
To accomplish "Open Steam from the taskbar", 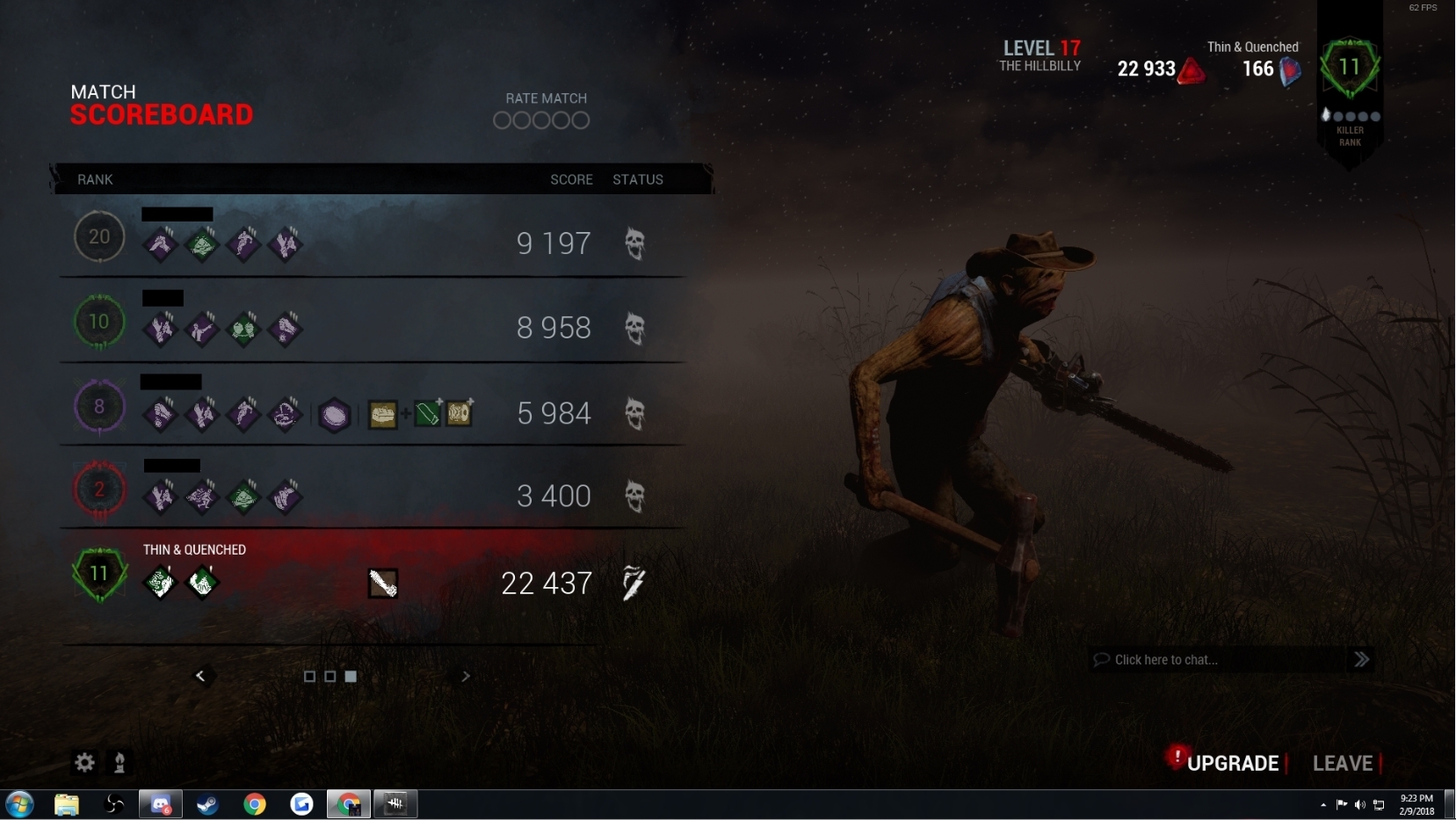I will [x=207, y=804].
